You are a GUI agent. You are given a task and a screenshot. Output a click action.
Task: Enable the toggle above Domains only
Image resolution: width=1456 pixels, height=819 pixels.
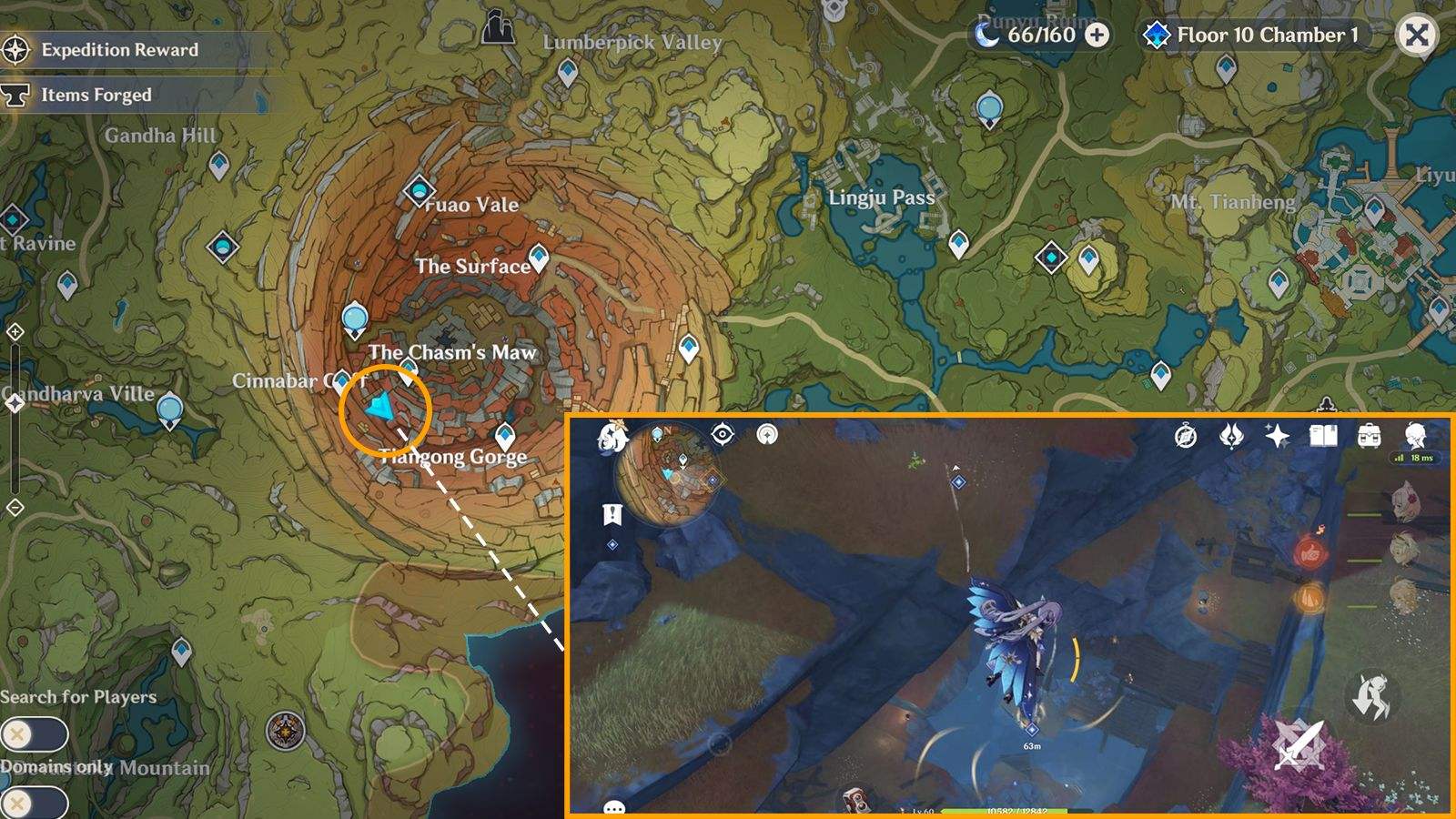coord(35,733)
